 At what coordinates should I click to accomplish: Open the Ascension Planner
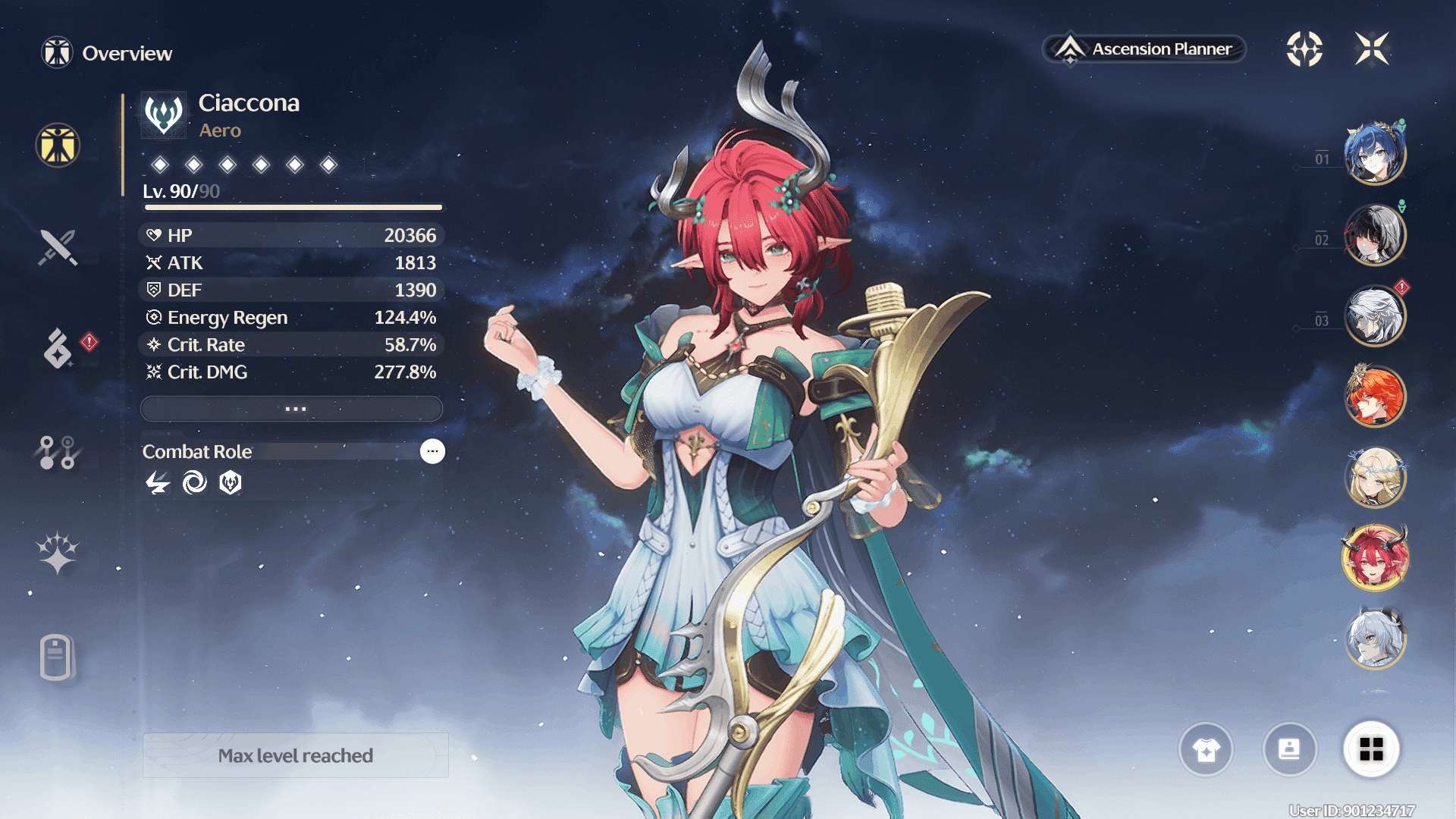1145,49
